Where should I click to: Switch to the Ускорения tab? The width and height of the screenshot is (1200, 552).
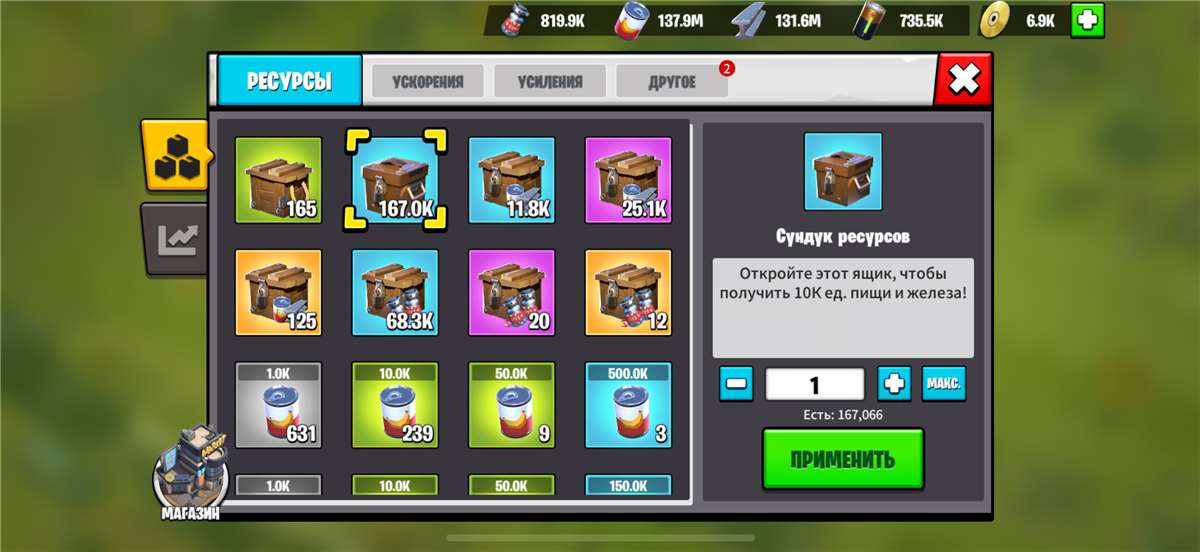tap(427, 82)
